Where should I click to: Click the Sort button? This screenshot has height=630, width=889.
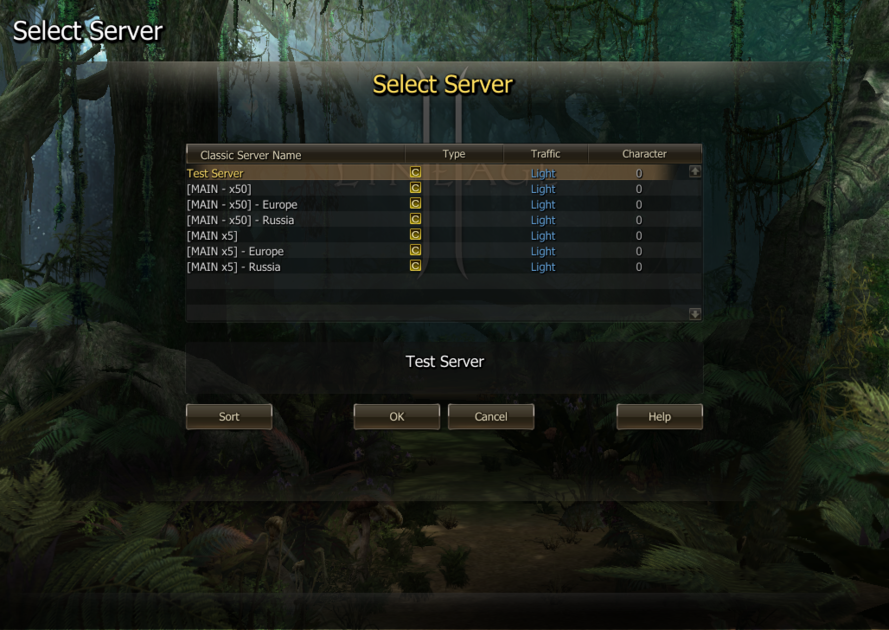click(229, 417)
